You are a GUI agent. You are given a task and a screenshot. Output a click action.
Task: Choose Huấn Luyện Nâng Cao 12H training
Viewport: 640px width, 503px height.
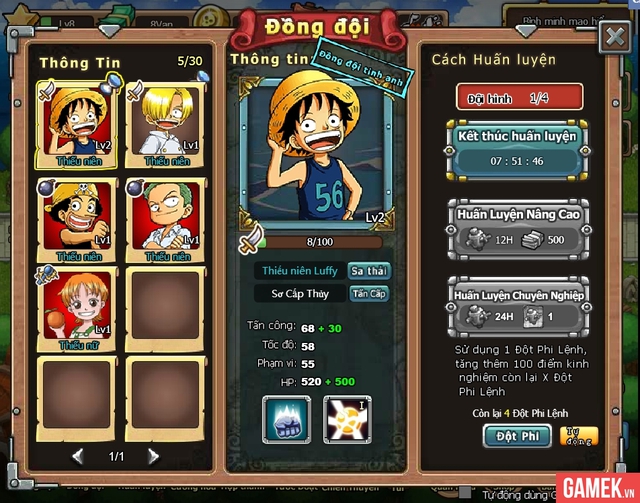[517, 226]
